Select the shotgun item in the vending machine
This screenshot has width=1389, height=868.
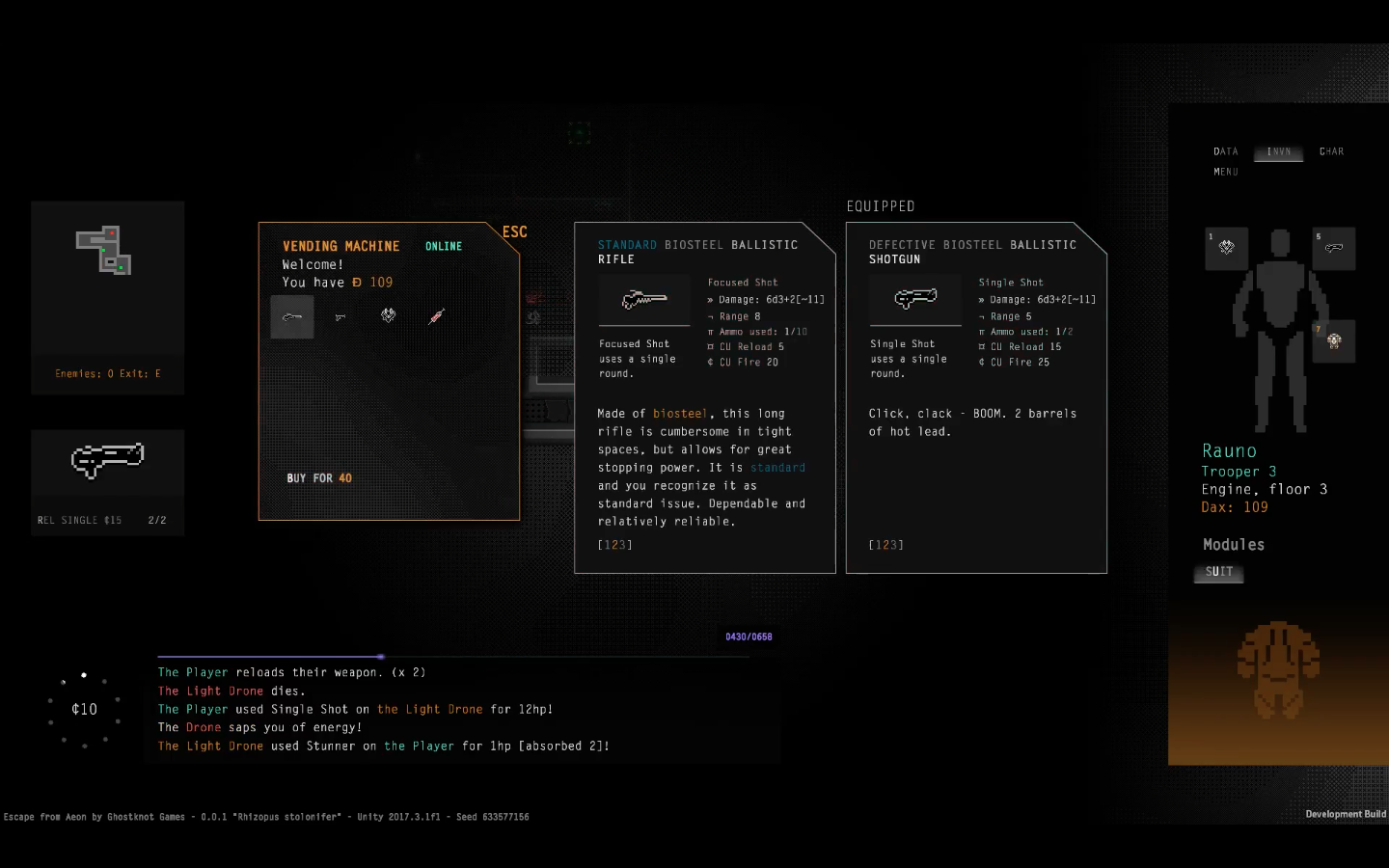[291, 316]
